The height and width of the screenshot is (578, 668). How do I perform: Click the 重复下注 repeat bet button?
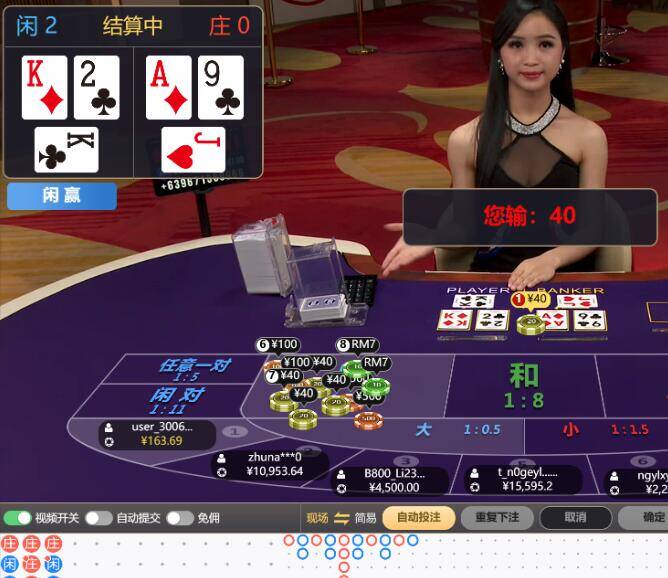pos(497,518)
